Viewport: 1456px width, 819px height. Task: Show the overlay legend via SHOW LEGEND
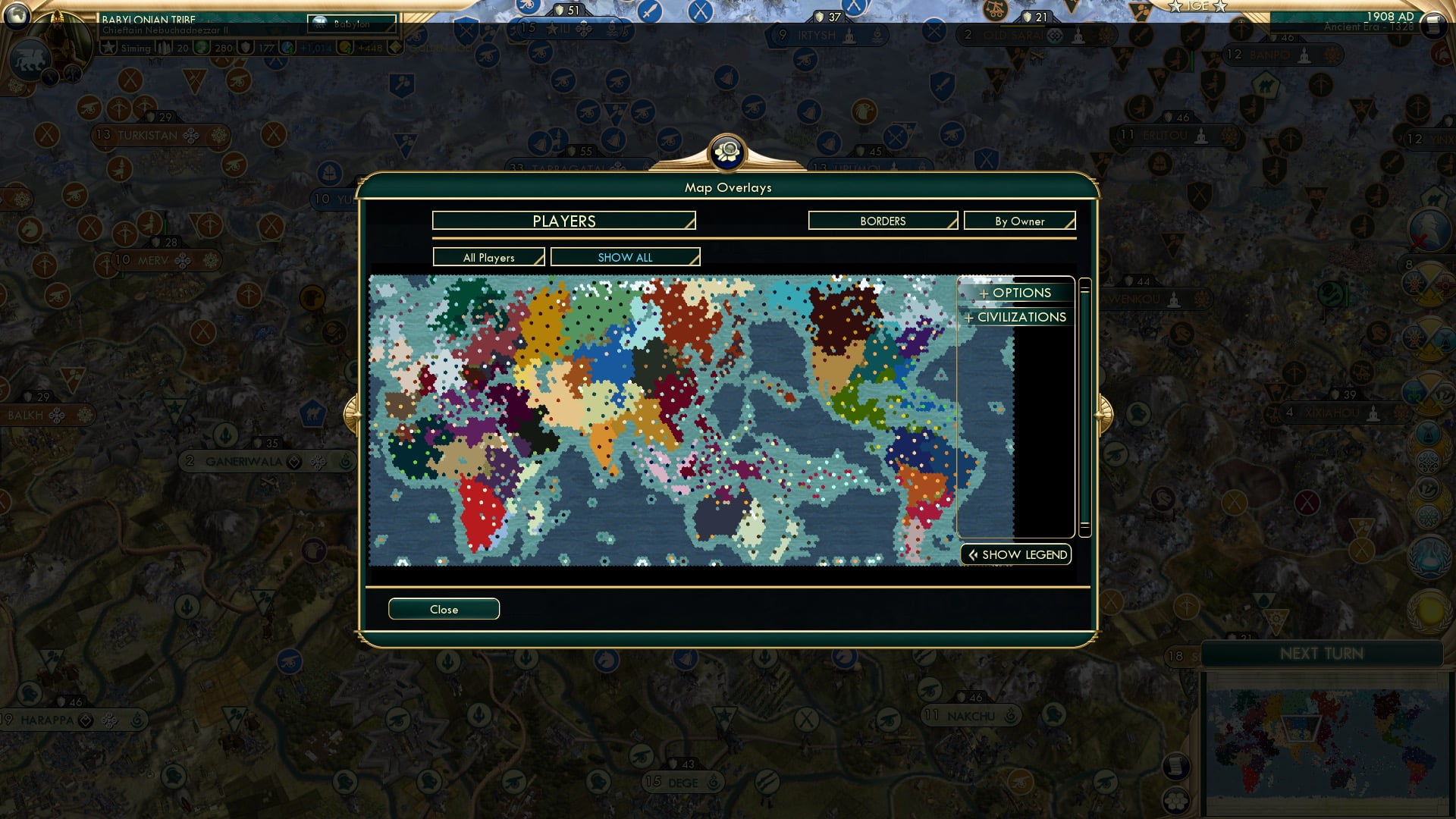[x=1016, y=554]
